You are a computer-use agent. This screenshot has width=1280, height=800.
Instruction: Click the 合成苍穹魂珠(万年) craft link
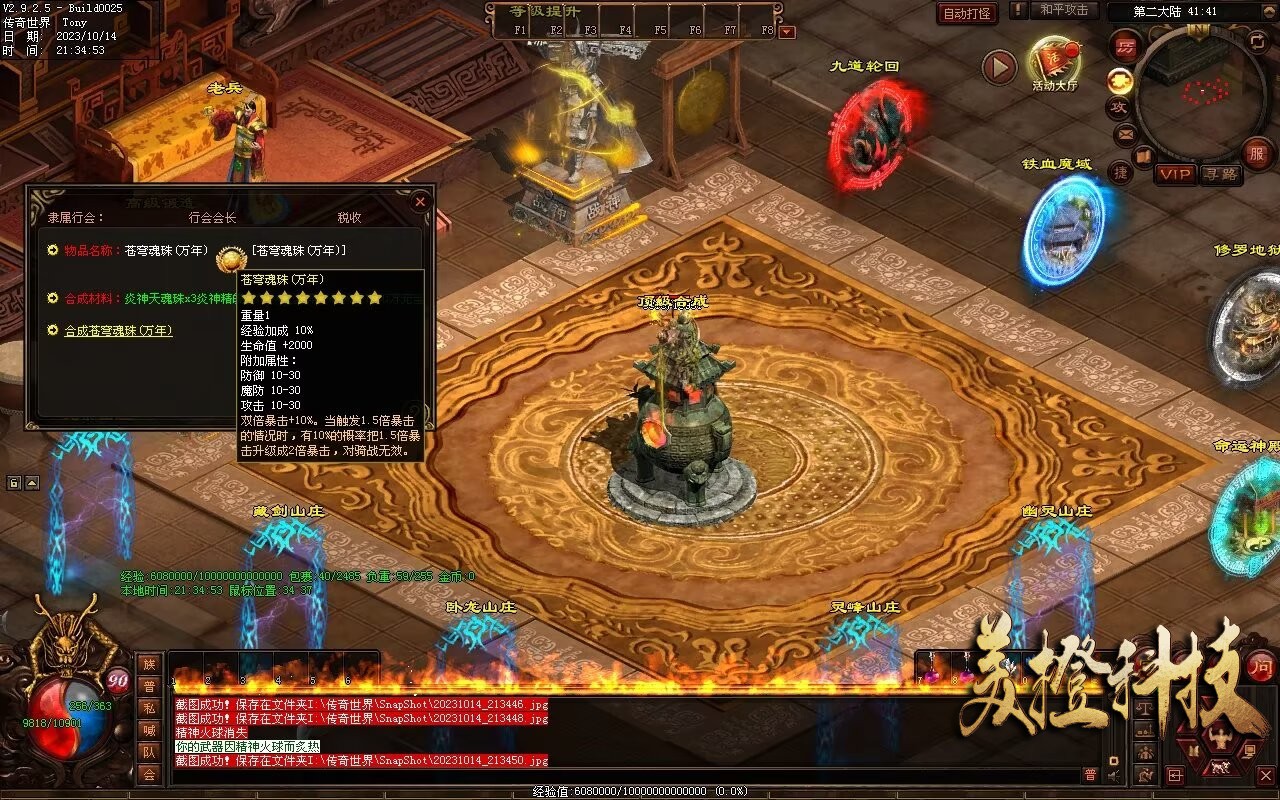coord(118,330)
